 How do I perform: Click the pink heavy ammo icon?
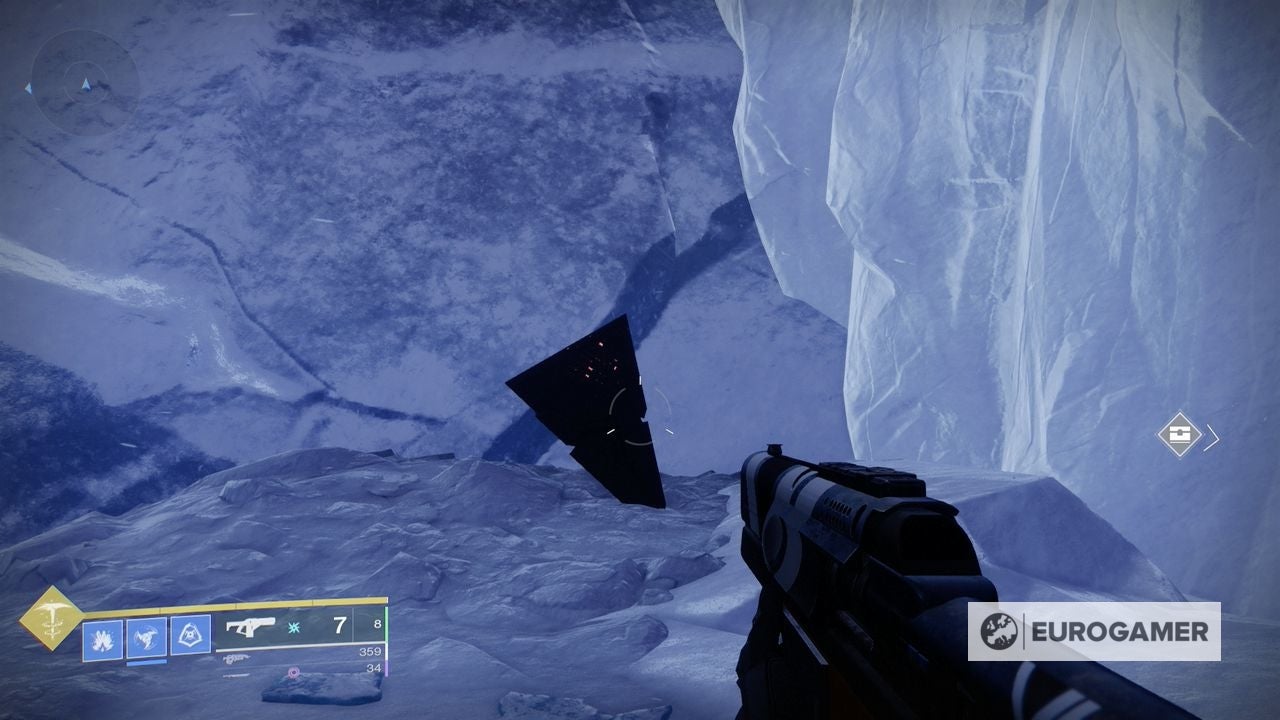[292, 672]
